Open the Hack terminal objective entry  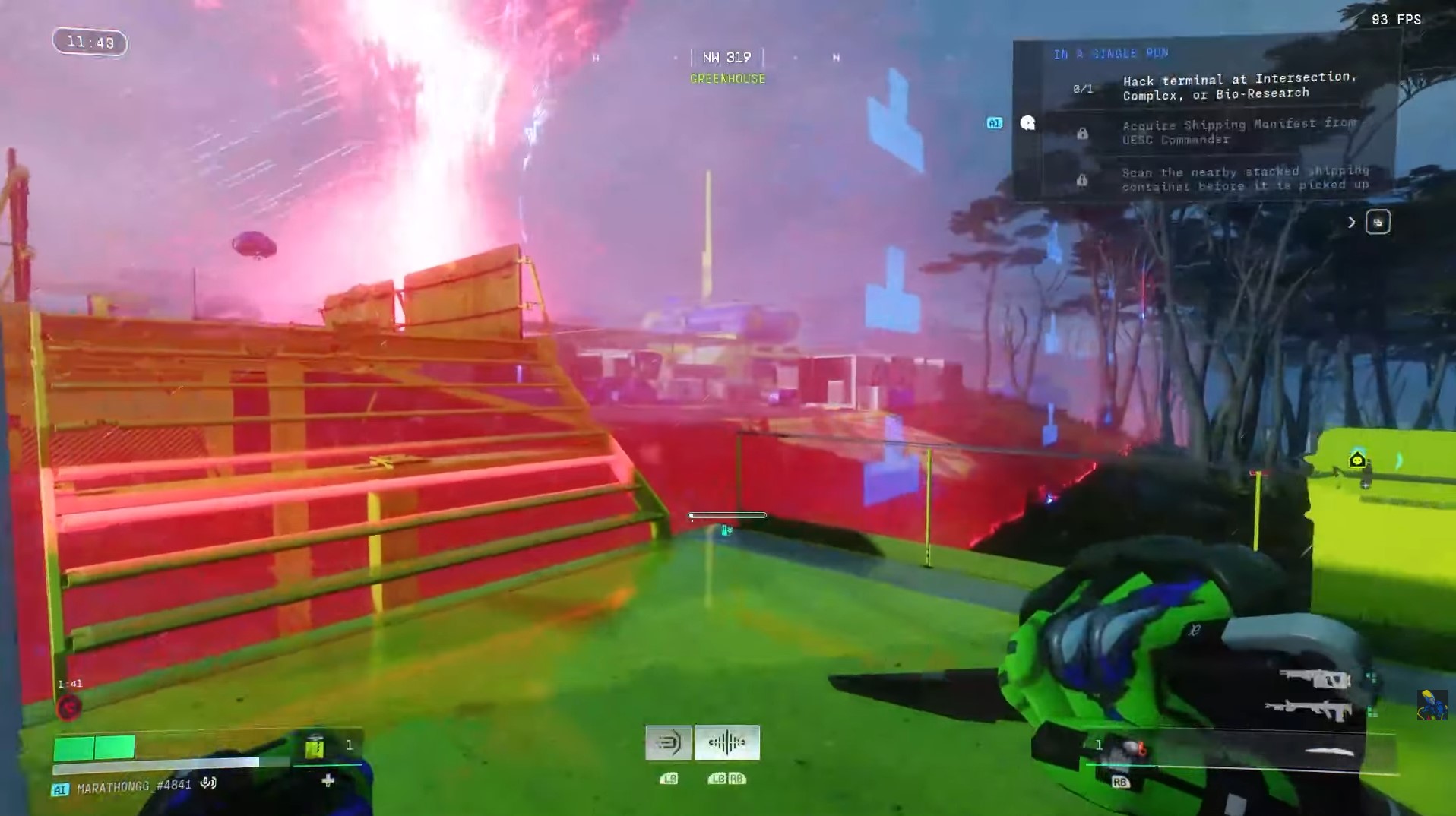1240,87
